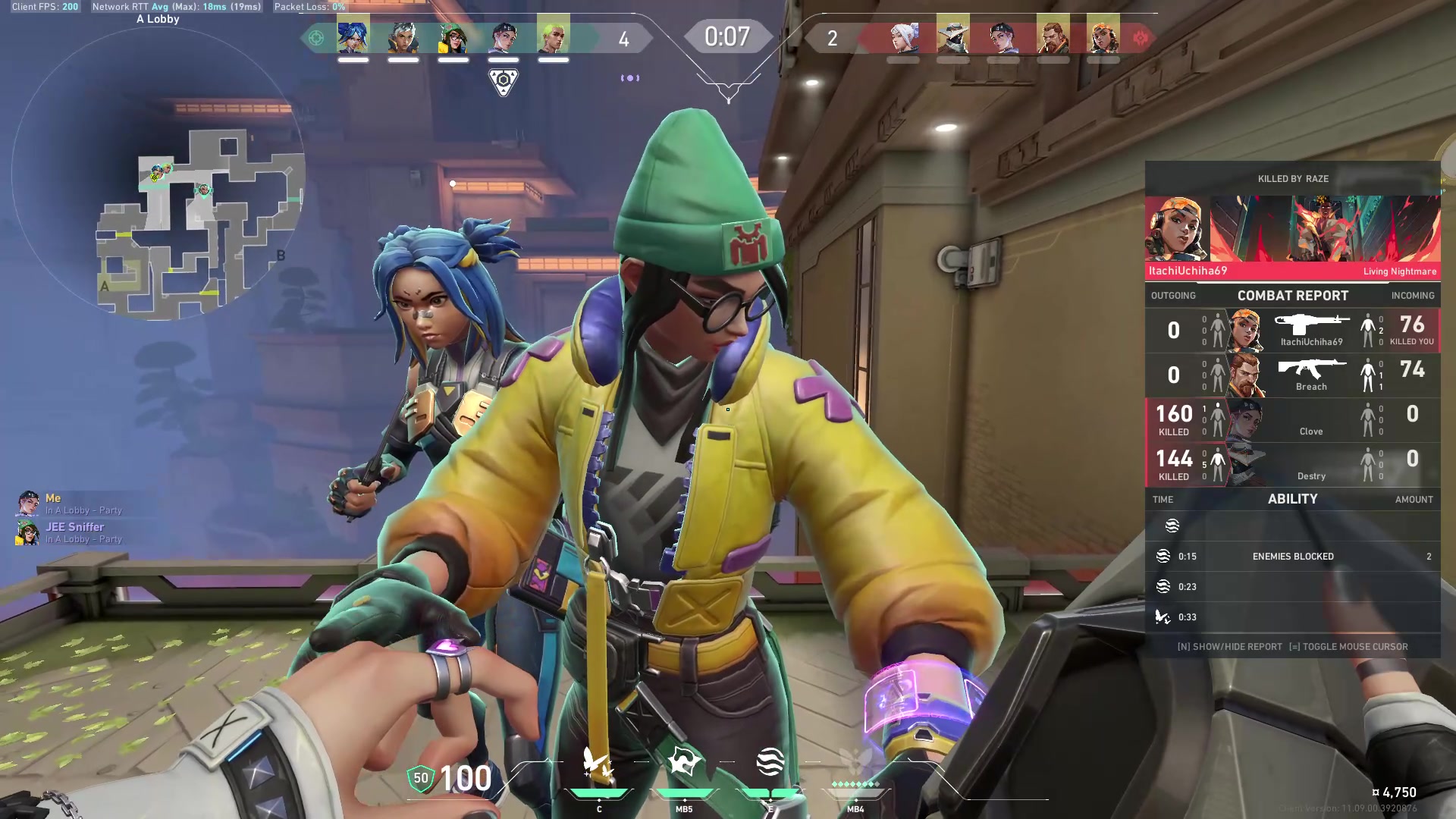Expand the Destry killed row
The height and width of the screenshot is (819, 1456).
coord(1293,464)
